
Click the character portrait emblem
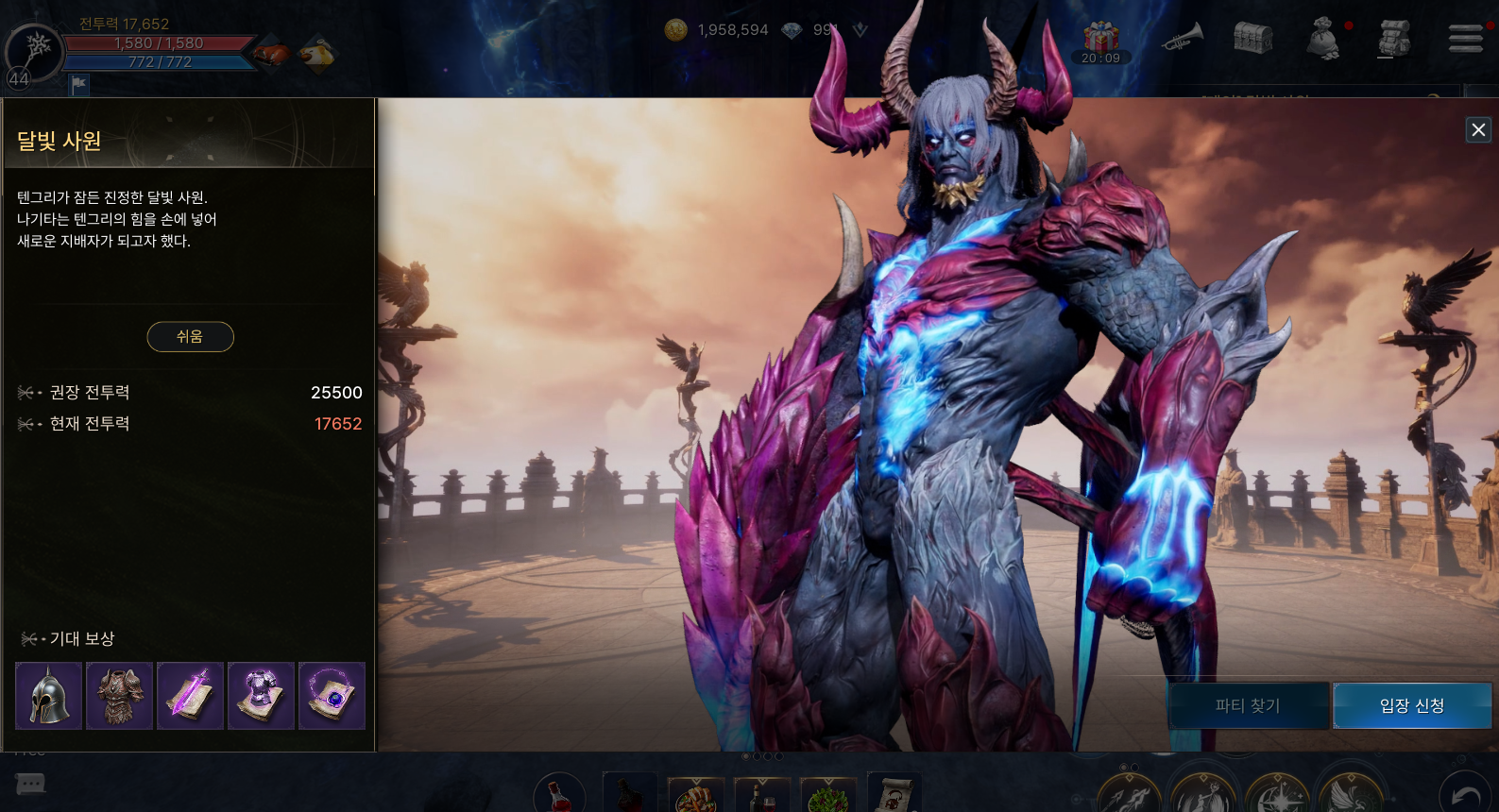[36, 49]
